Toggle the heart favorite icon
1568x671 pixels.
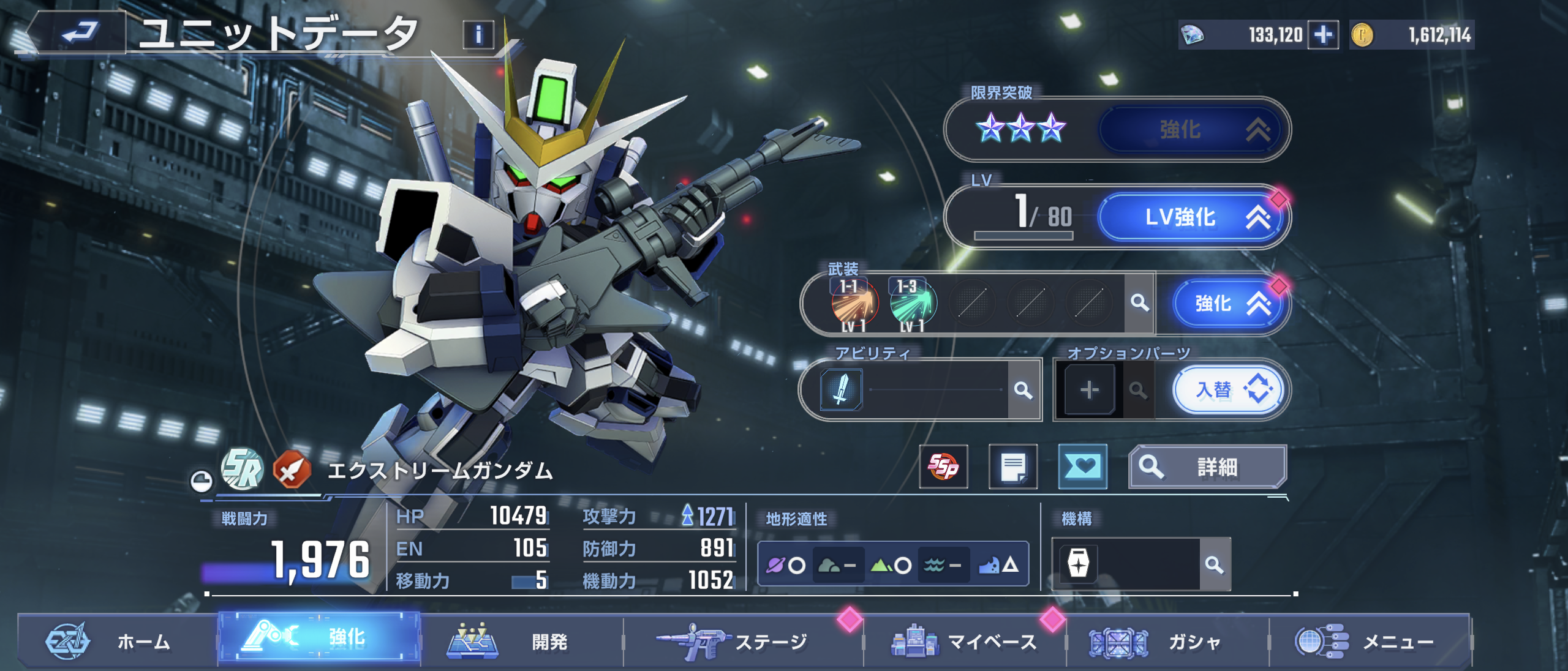click(1082, 467)
